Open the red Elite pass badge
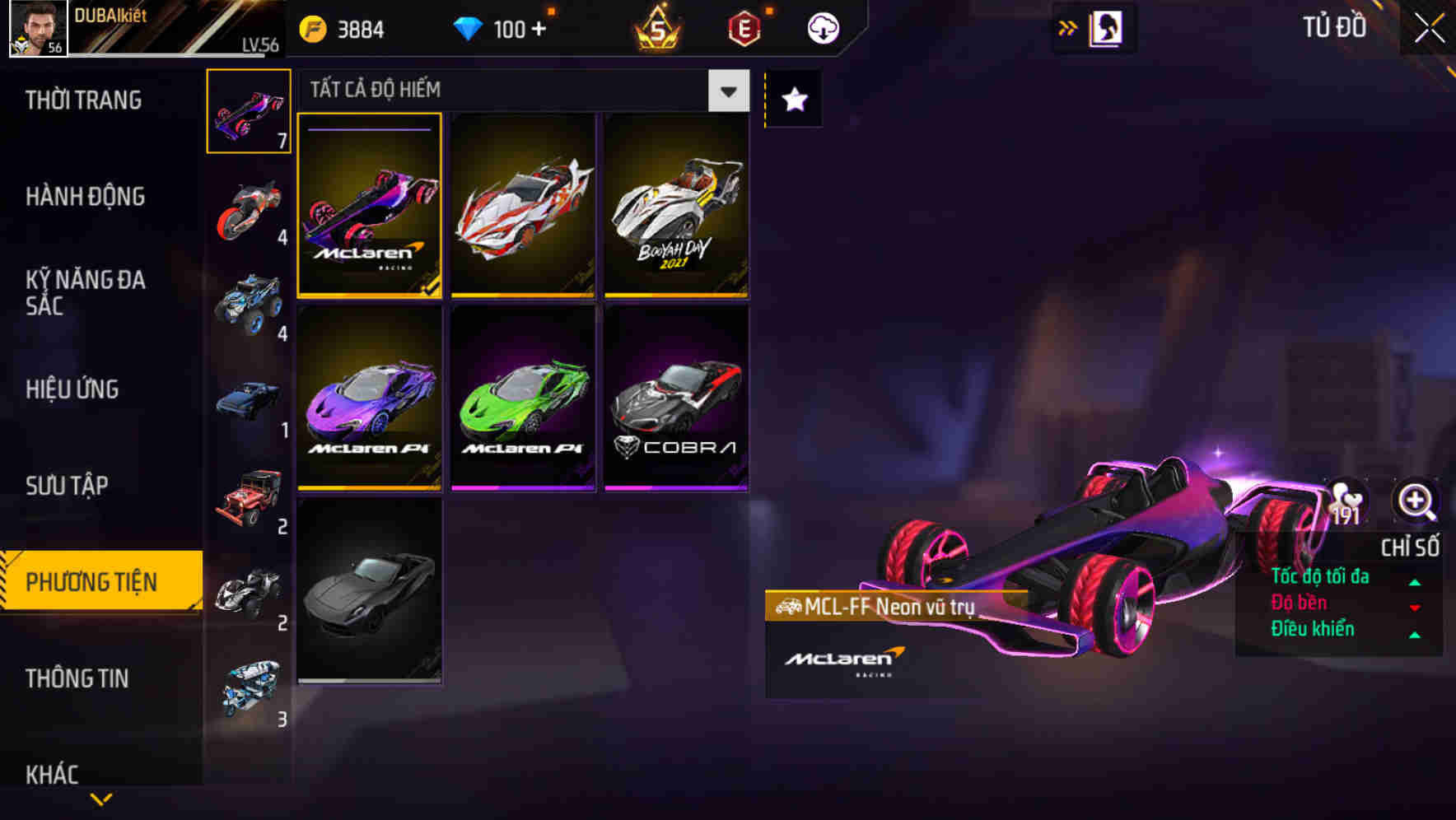The width and height of the screenshot is (1456, 820). 744,27
